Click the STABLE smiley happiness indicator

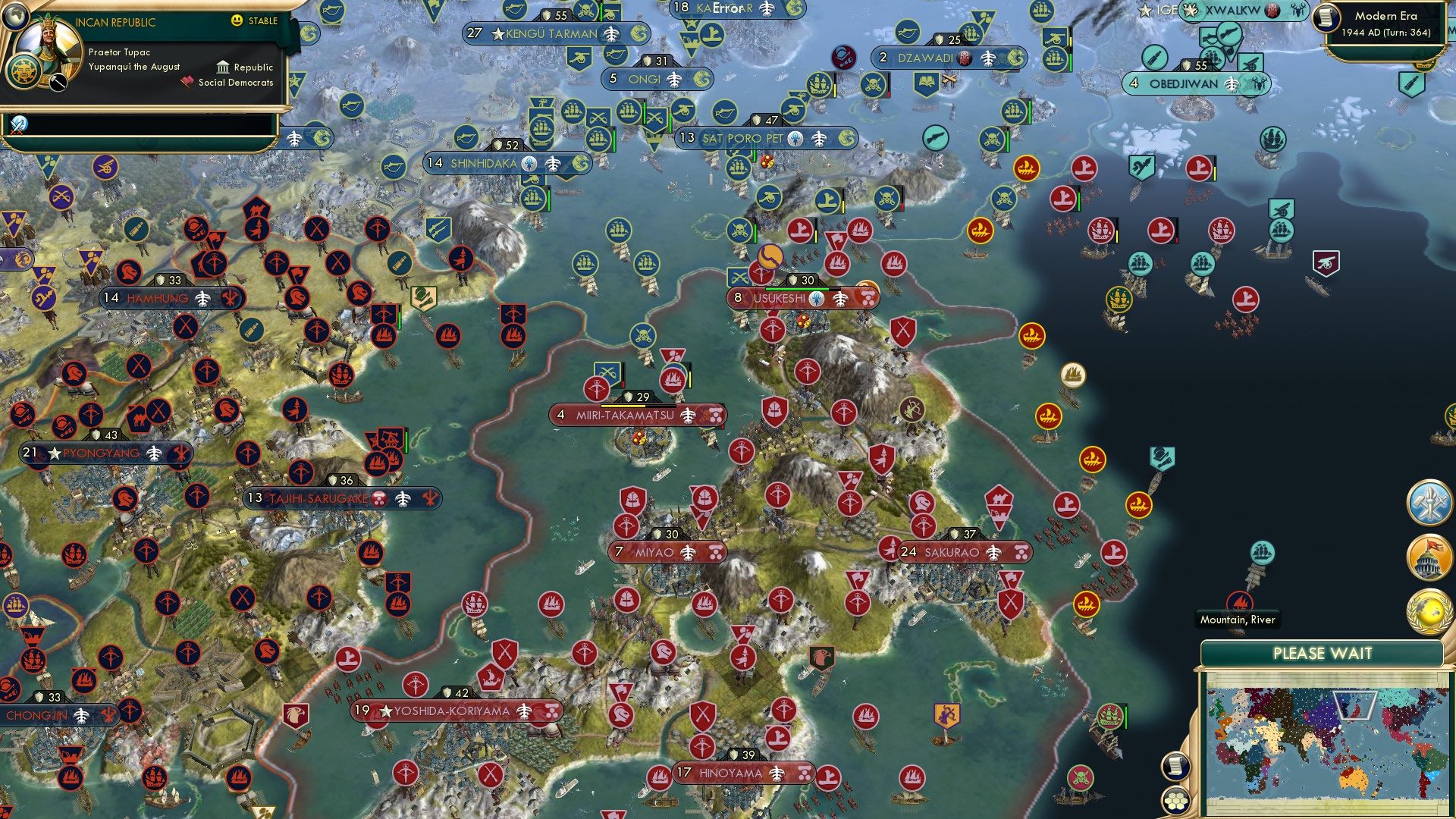point(237,22)
